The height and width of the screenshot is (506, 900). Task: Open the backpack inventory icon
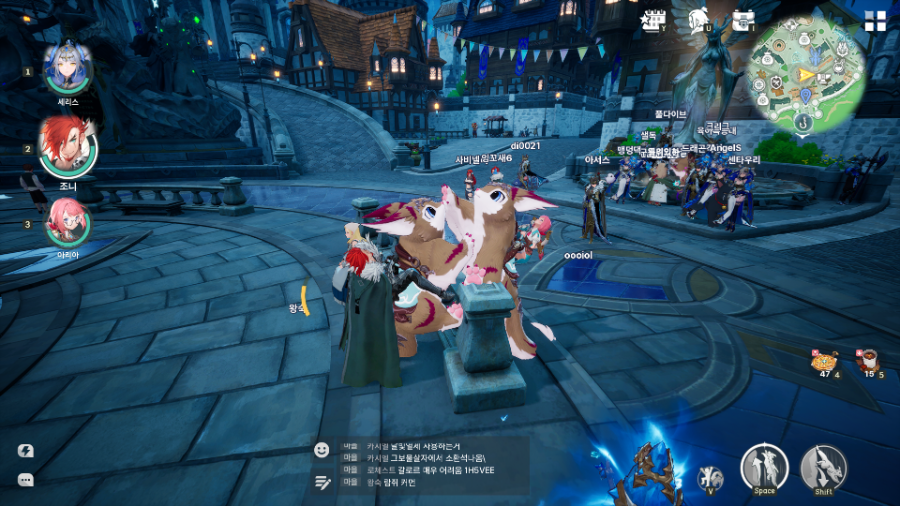pyautogui.click(x=742, y=20)
